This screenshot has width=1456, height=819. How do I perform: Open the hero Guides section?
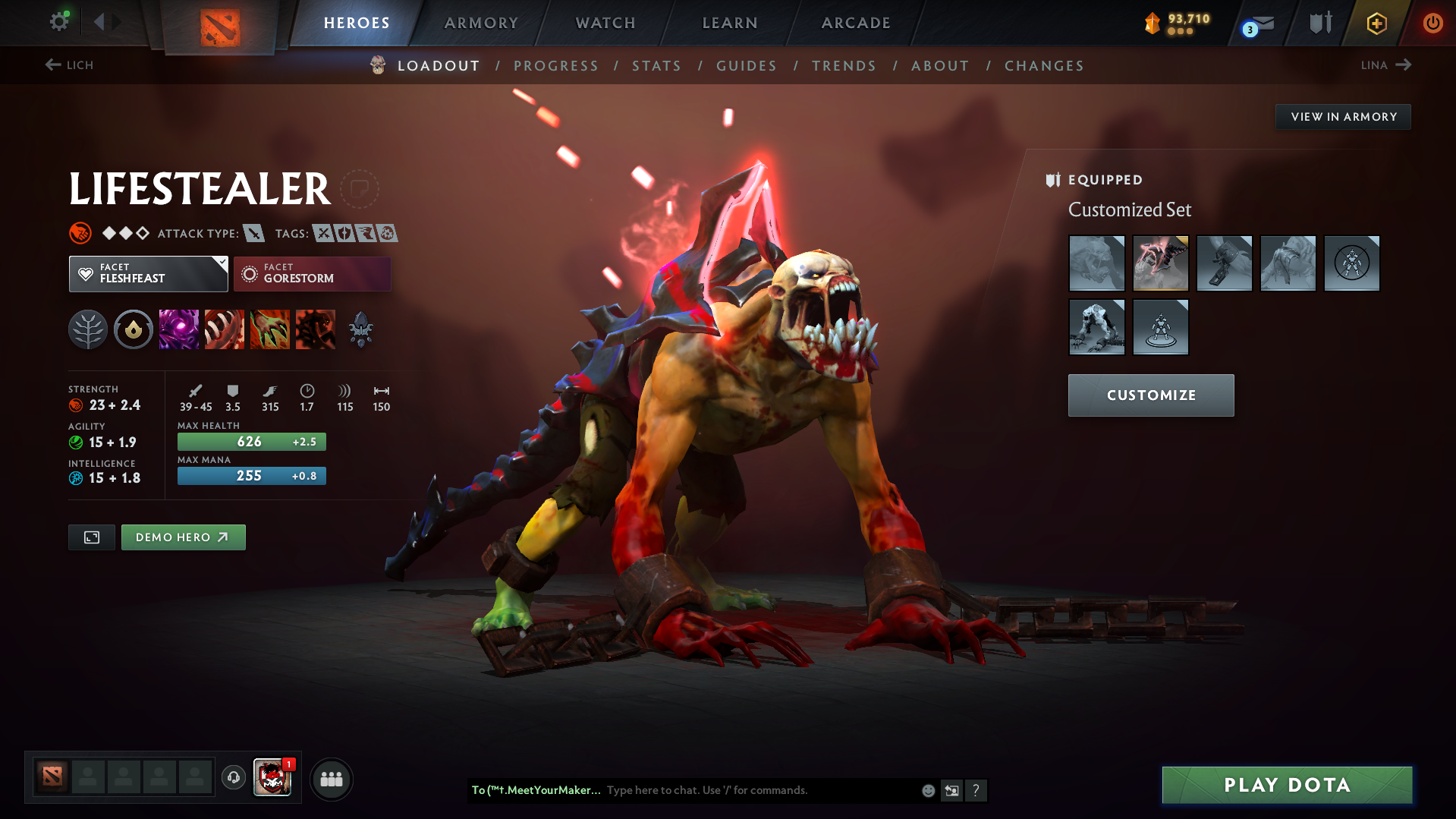tap(747, 66)
